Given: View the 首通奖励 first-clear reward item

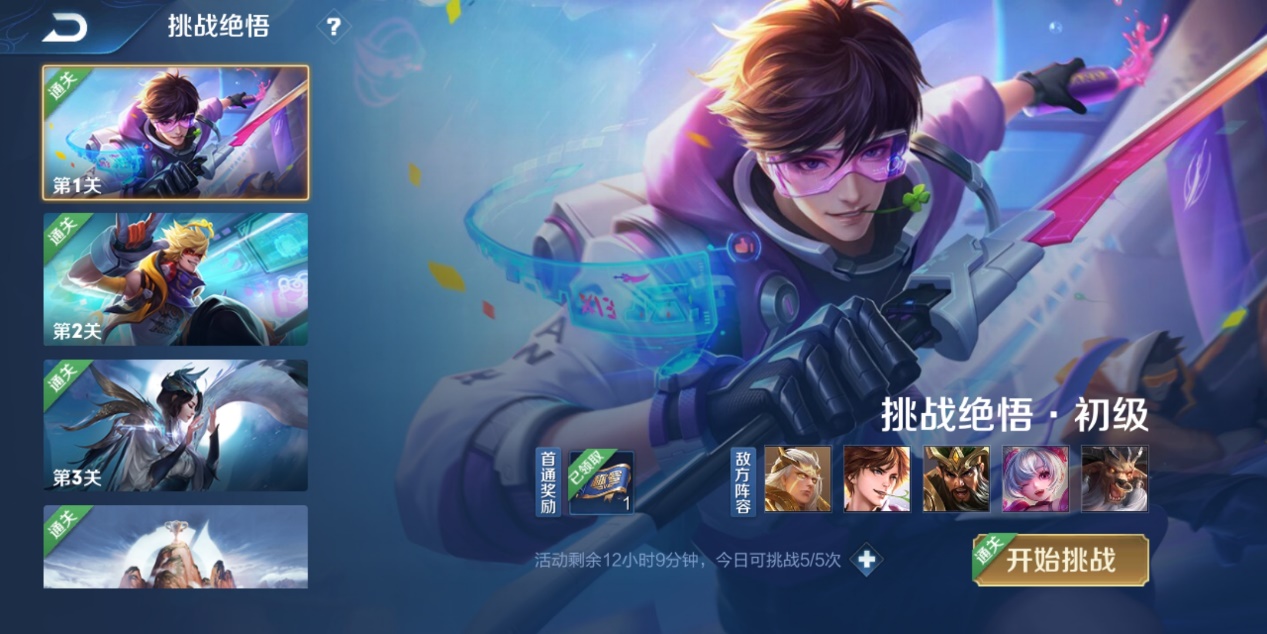Looking at the screenshot, I should tap(601, 481).
